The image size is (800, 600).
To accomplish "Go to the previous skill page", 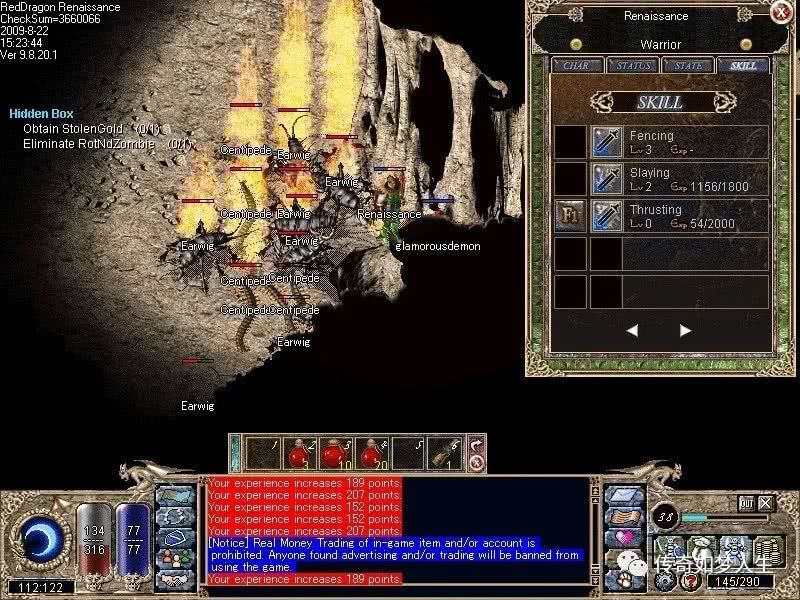I will (632, 330).
